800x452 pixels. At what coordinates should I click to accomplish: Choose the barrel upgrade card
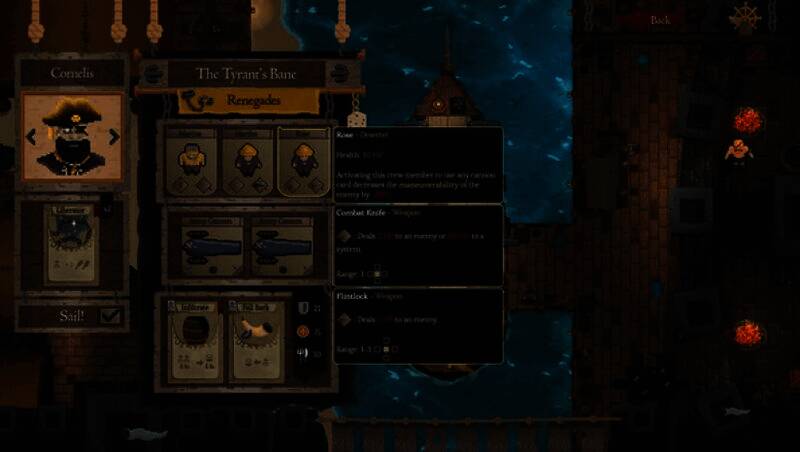193,338
